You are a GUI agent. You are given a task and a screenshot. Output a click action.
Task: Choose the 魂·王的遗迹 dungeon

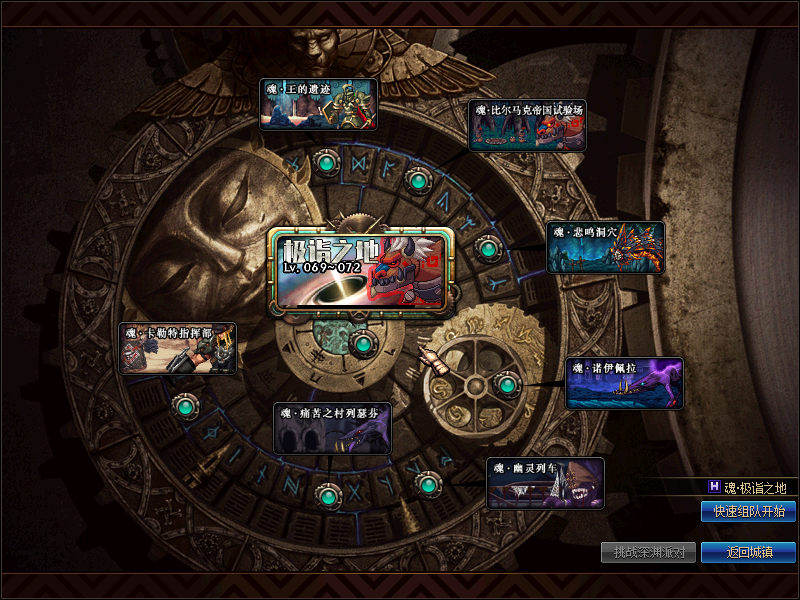click(x=318, y=105)
